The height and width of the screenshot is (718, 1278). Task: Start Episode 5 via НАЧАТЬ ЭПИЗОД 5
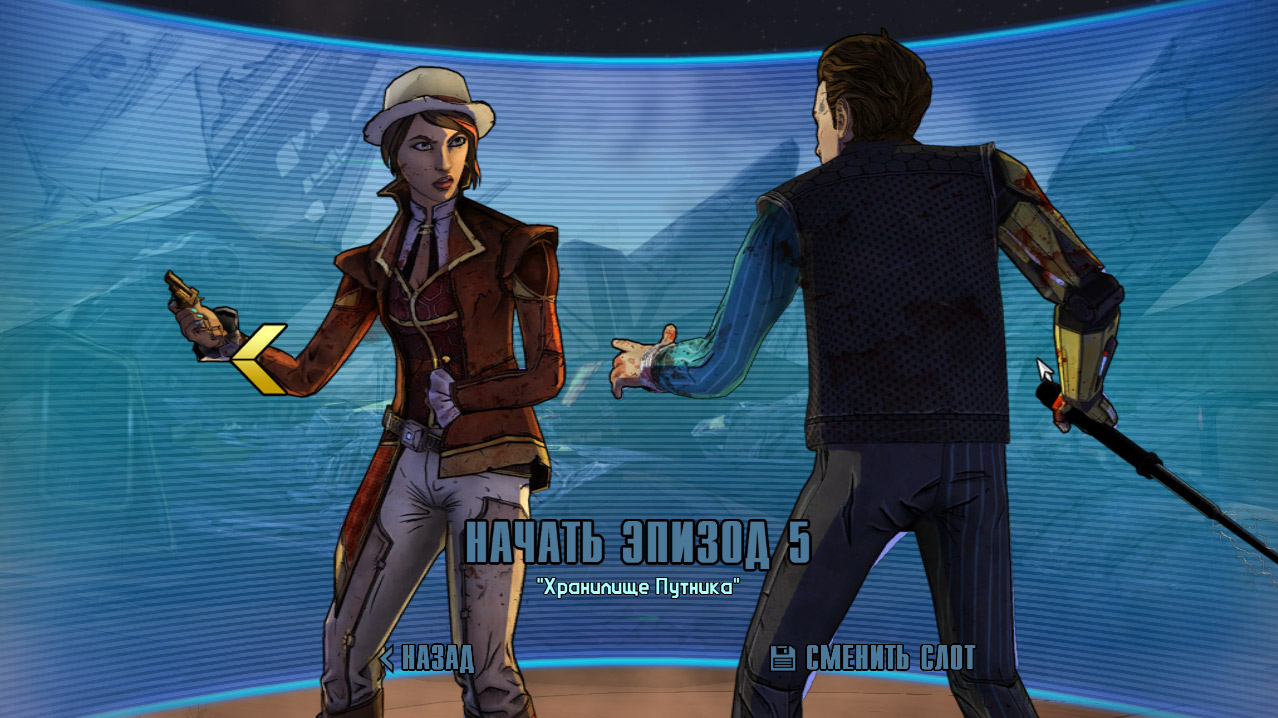tap(638, 542)
